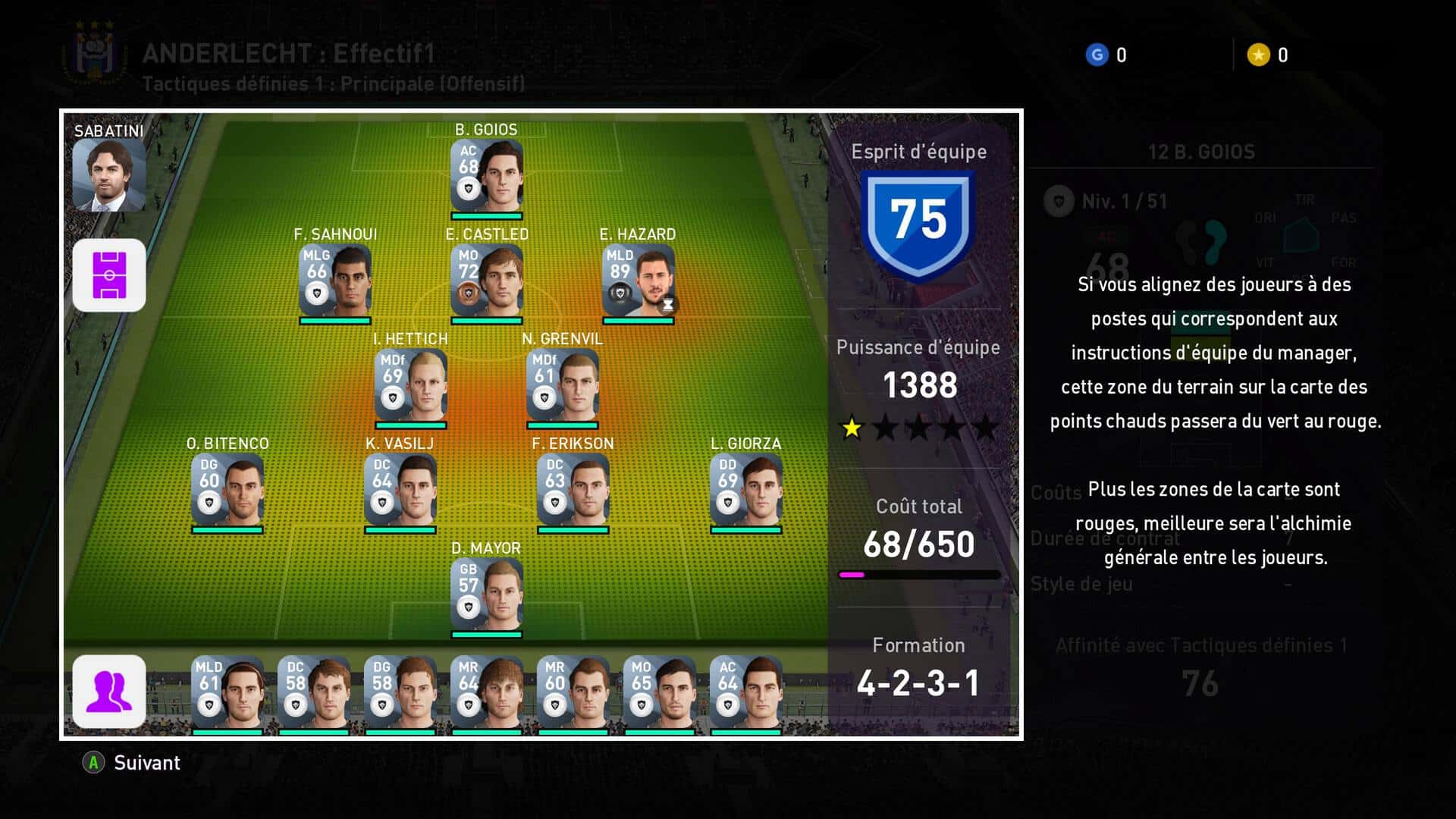Select left-back O. Bitenco's card
Viewport: 1456px width, 819px height.
coord(227,490)
